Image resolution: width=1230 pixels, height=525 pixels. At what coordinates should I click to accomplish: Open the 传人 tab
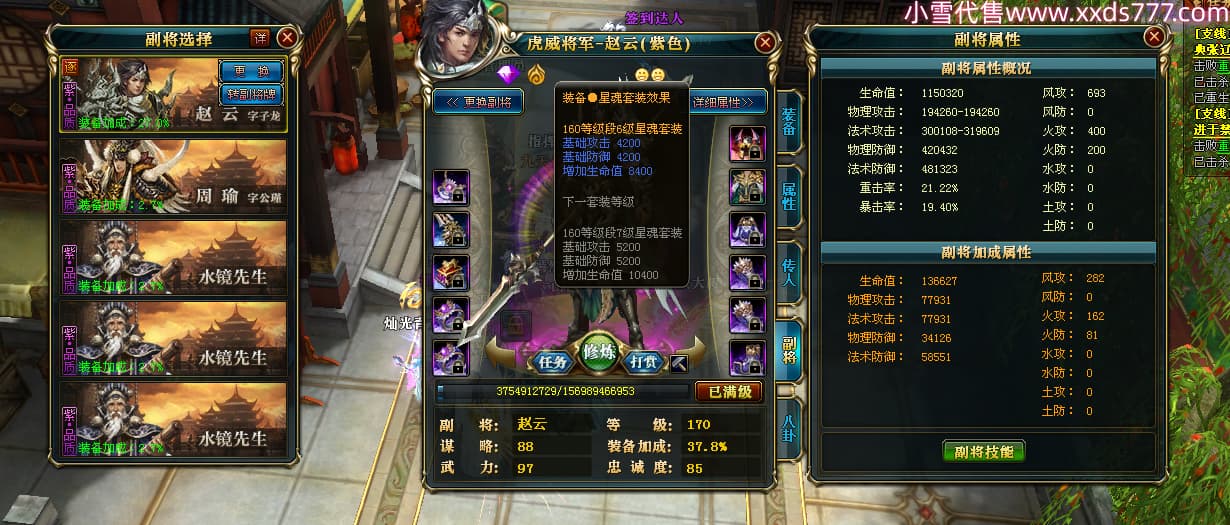coord(788,268)
